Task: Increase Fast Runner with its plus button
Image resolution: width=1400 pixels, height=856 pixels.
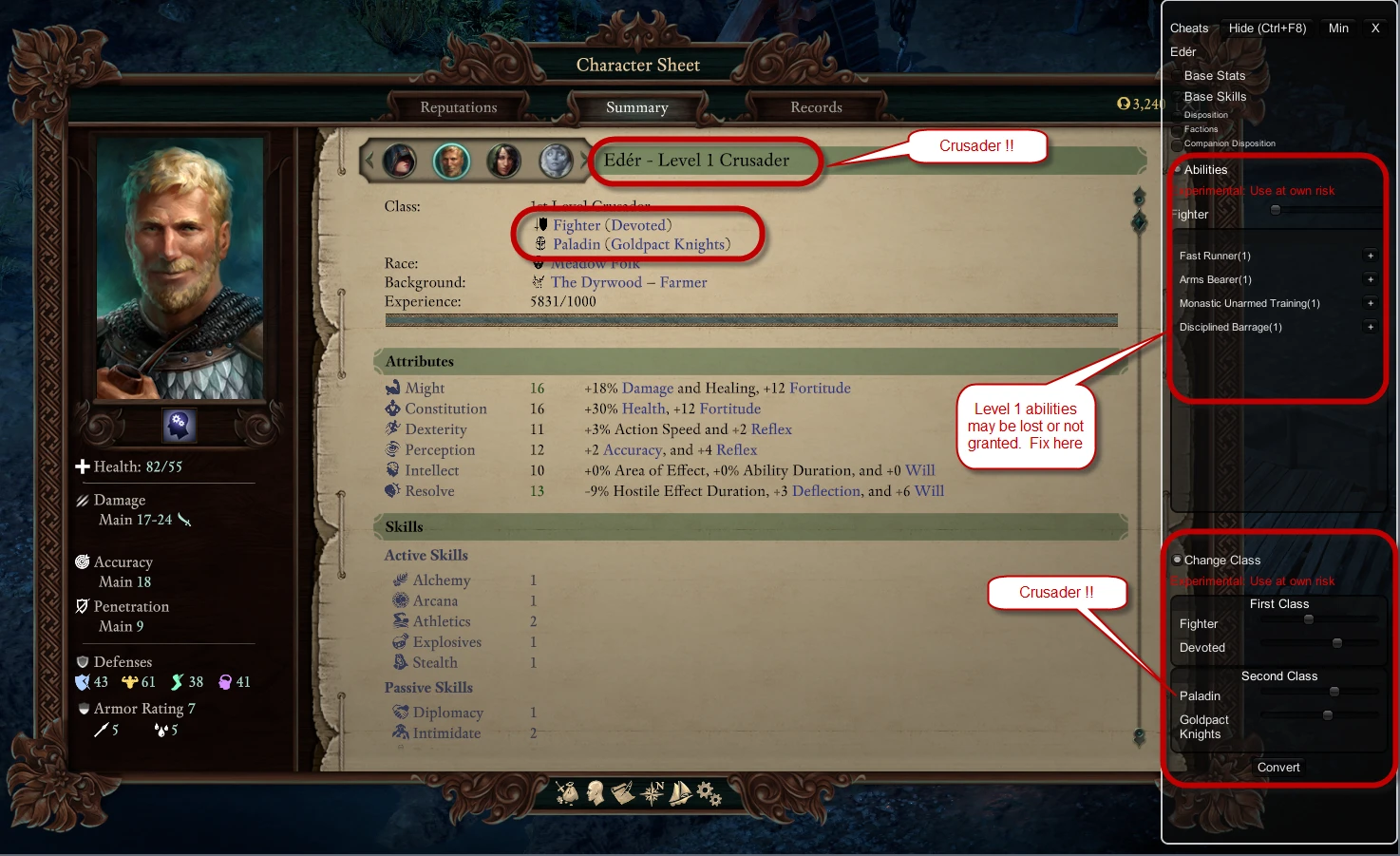Action: coord(1371,255)
